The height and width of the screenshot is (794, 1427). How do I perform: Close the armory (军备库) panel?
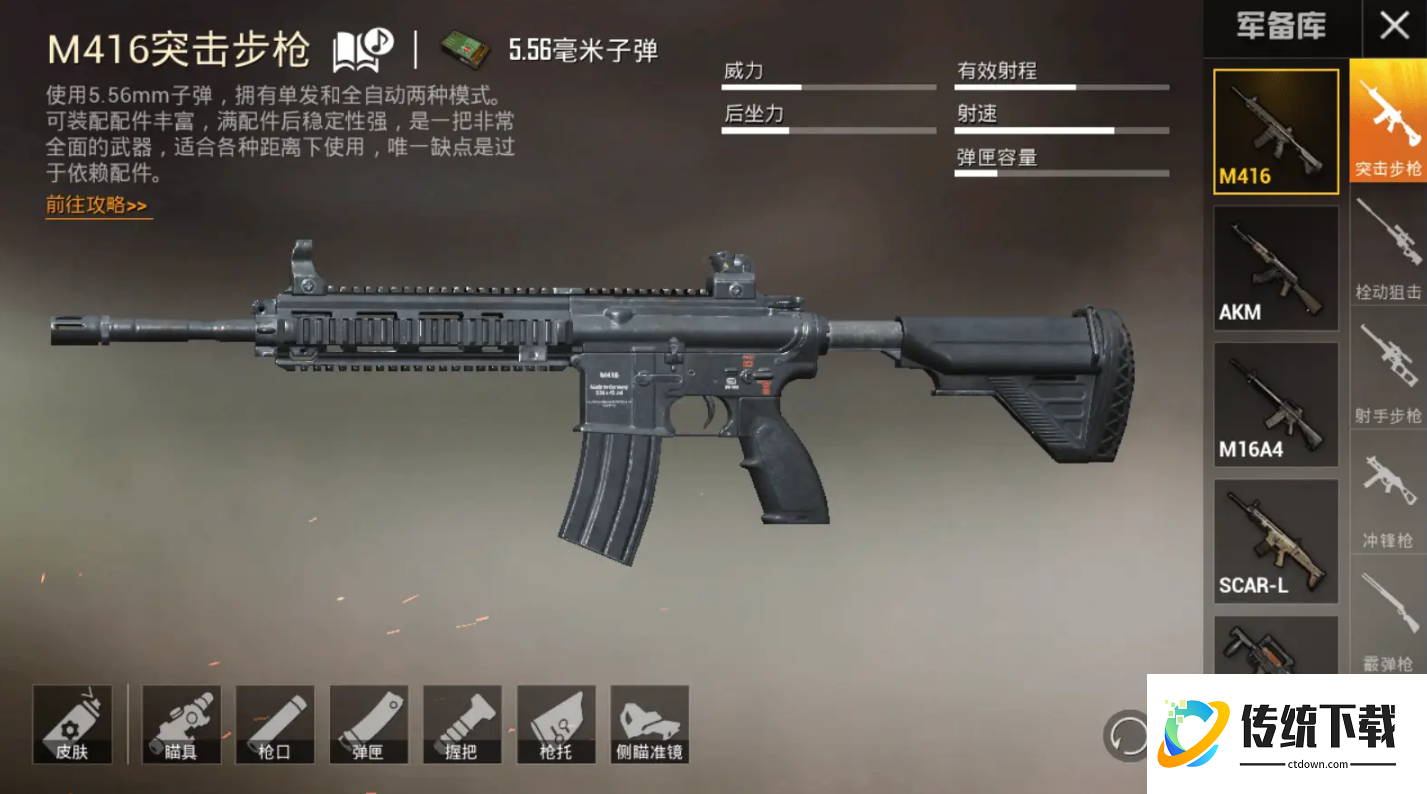tap(1395, 27)
